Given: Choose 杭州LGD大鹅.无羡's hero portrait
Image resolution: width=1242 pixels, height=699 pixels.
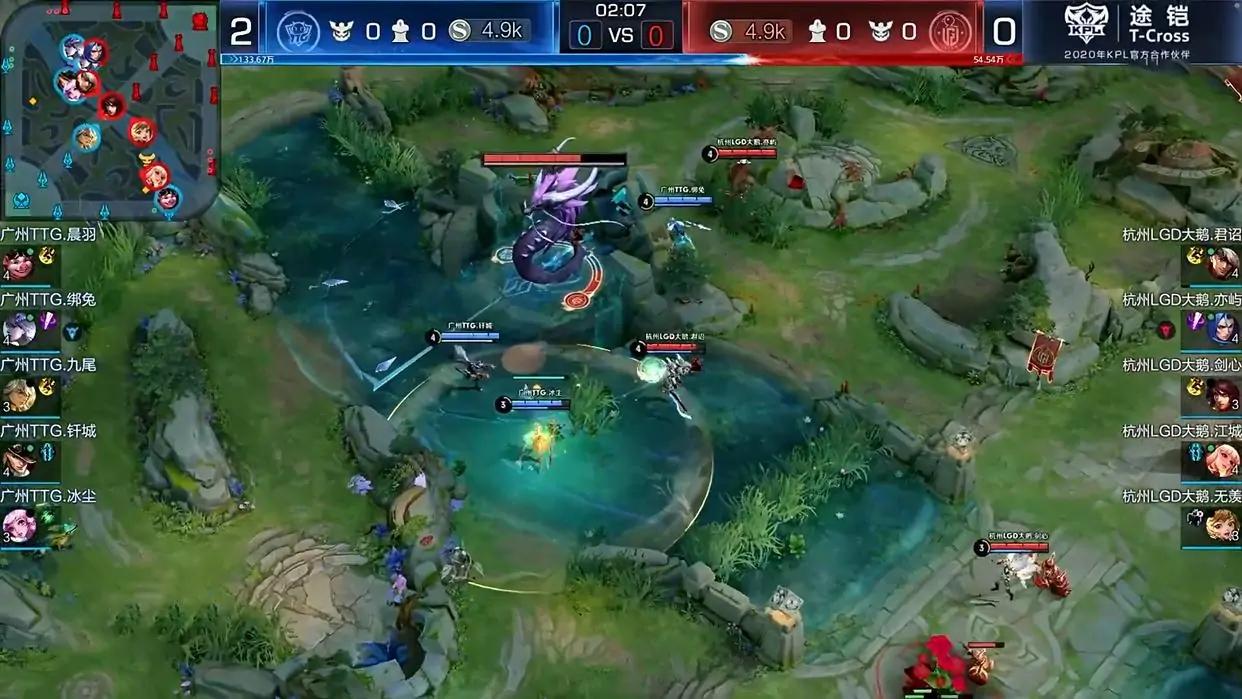Looking at the screenshot, I should [1223, 526].
